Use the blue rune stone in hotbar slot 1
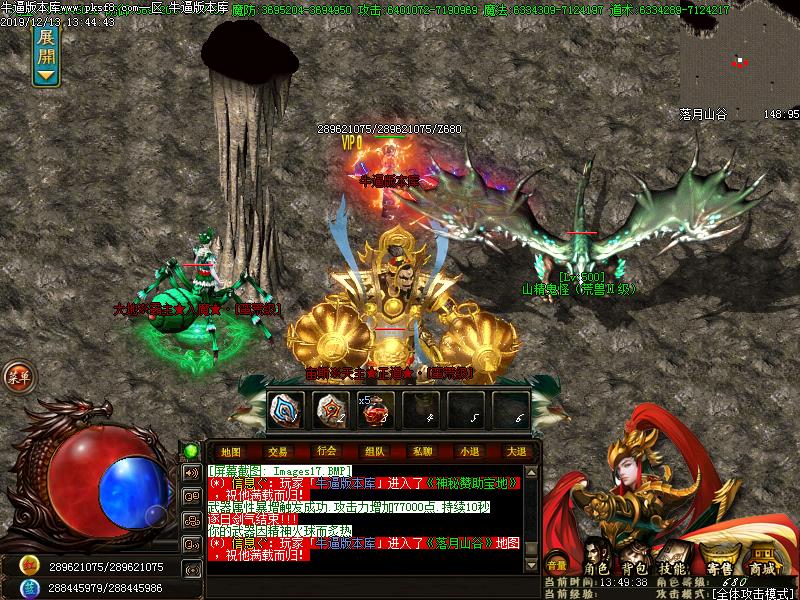Image resolution: width=800 pixels, height=600 pixels. coord(285,408)
